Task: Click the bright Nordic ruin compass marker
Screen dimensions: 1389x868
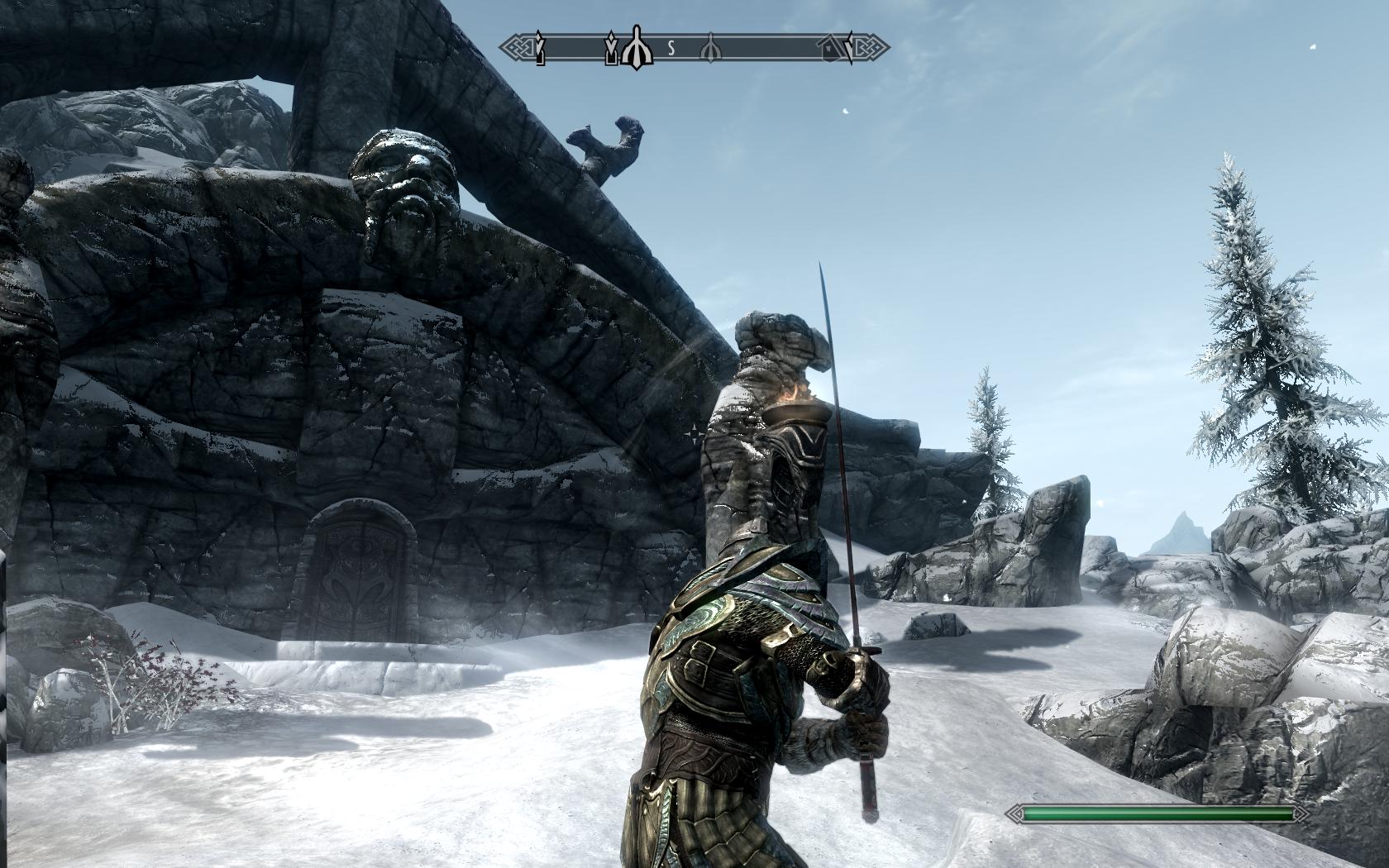Action: [636, 48]
